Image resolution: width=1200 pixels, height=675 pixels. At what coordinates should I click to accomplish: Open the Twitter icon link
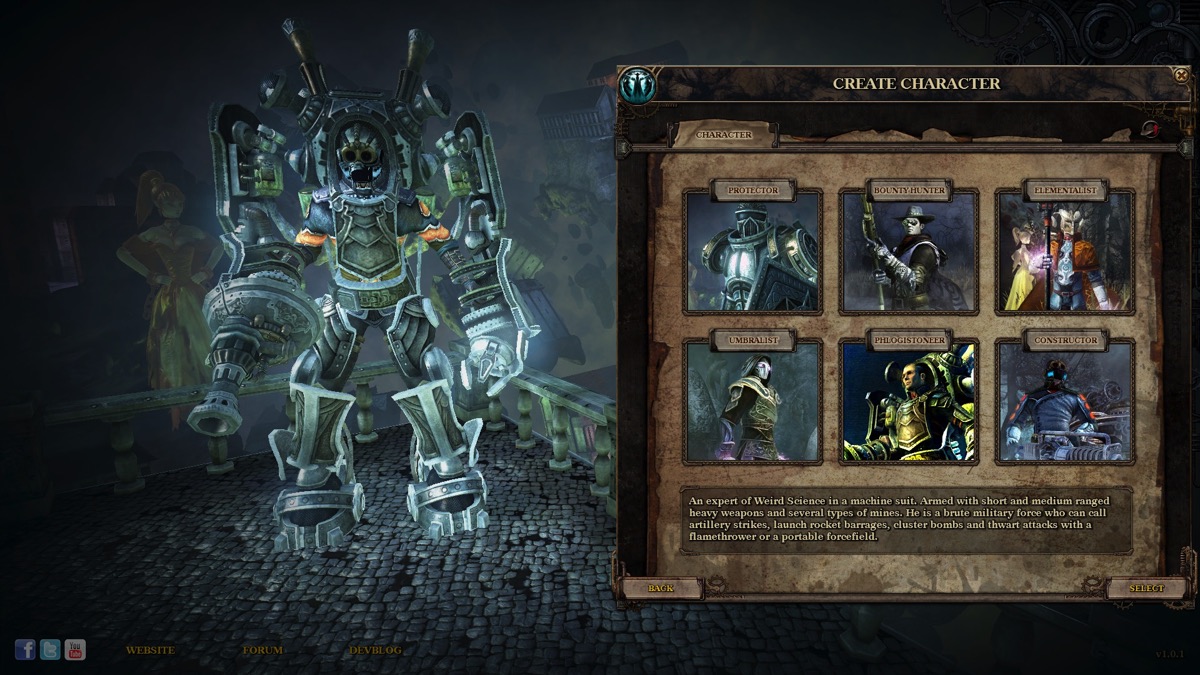coord(50,650)
